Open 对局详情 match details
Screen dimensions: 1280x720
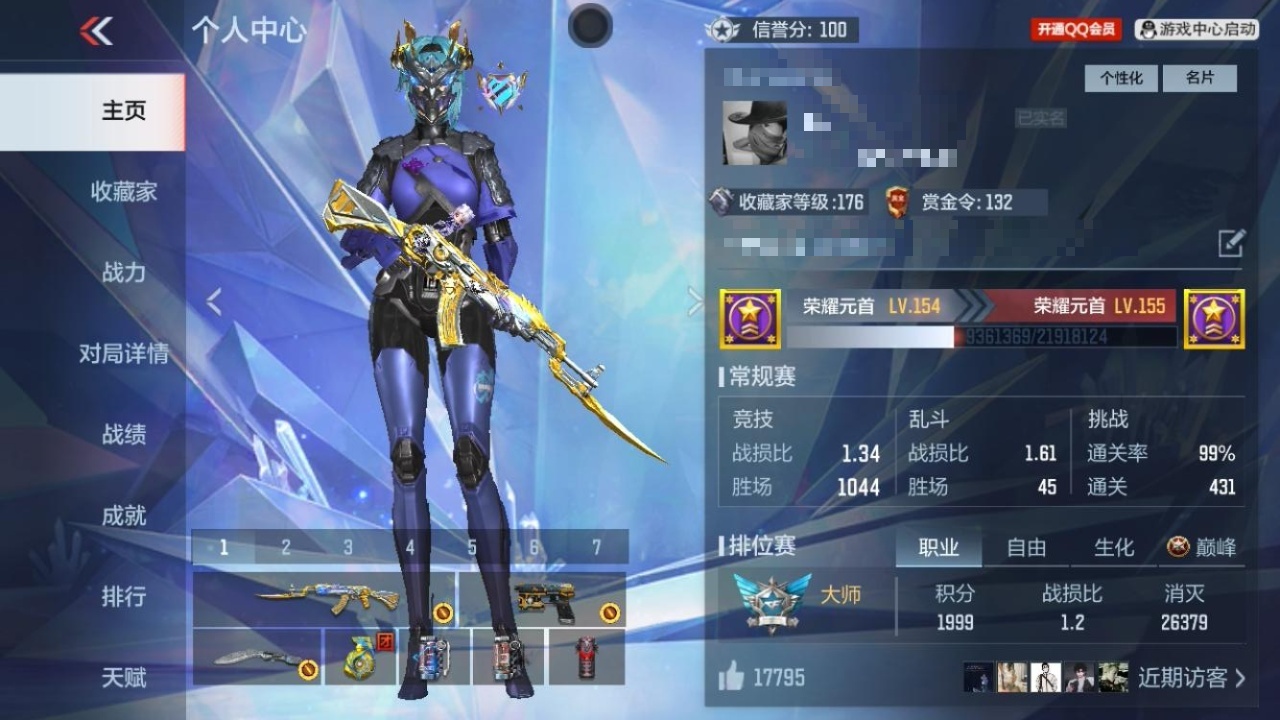click(x=124, y=354)
